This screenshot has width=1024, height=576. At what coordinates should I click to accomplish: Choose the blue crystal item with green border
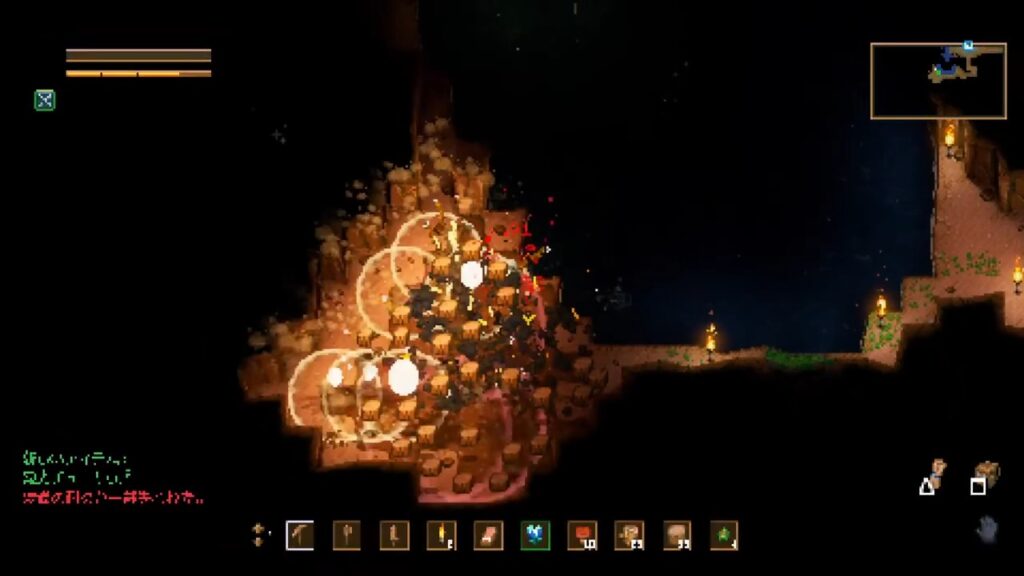535,535
